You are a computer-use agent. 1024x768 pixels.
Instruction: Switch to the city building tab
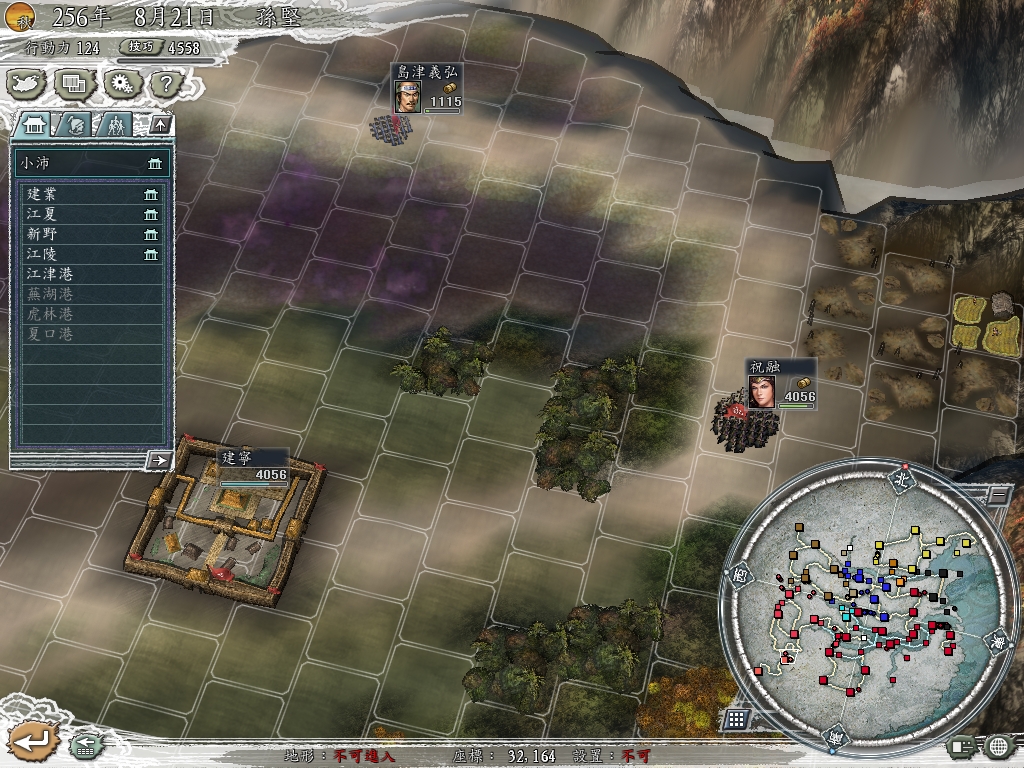click(35, 125)
